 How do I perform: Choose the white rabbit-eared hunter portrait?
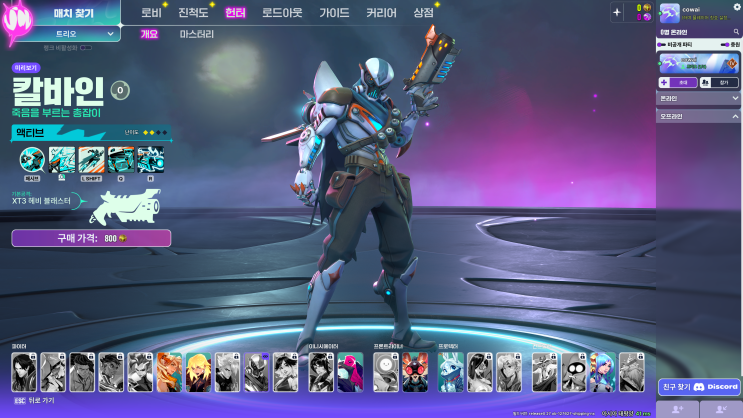449,372
